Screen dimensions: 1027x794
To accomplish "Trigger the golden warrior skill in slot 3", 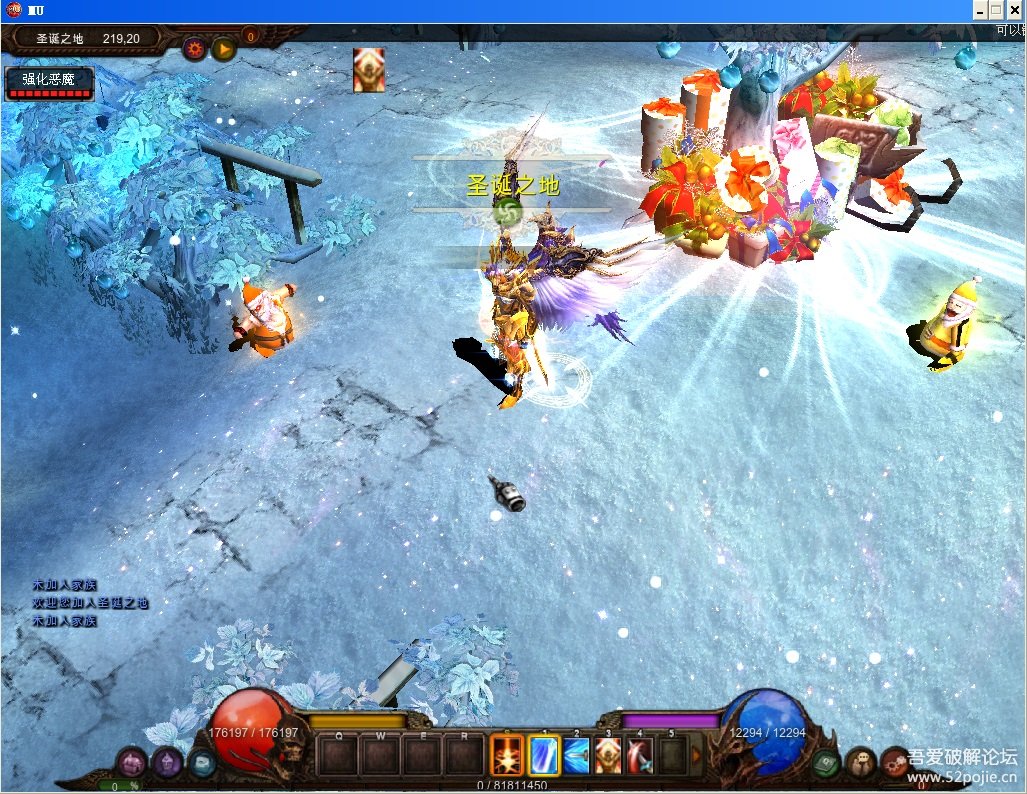I will [608, 755].
